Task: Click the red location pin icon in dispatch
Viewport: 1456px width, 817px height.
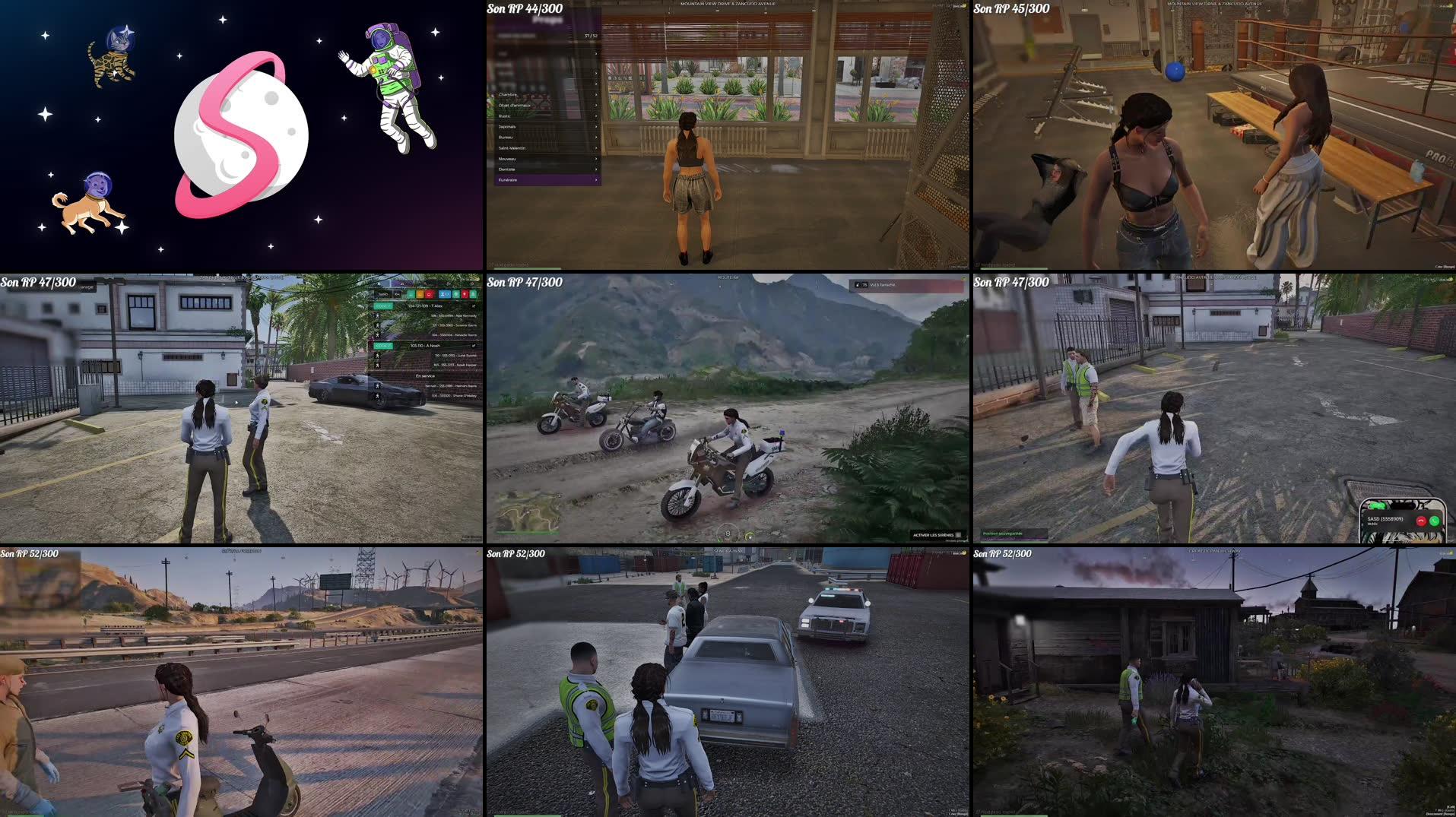Action: [465, 295]
